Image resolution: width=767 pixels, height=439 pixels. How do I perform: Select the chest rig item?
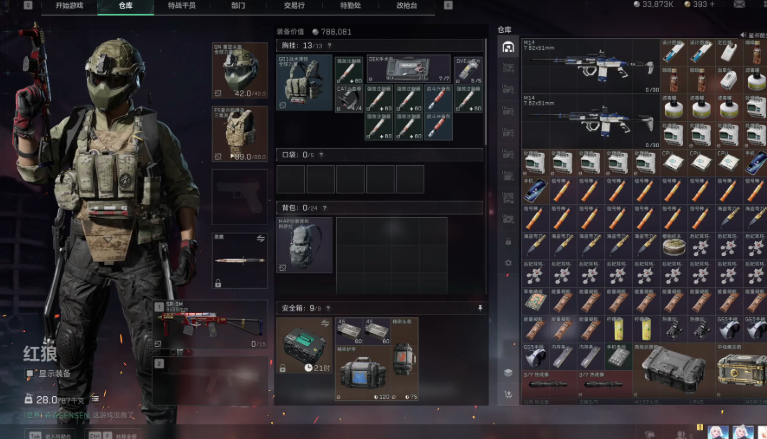304,82
